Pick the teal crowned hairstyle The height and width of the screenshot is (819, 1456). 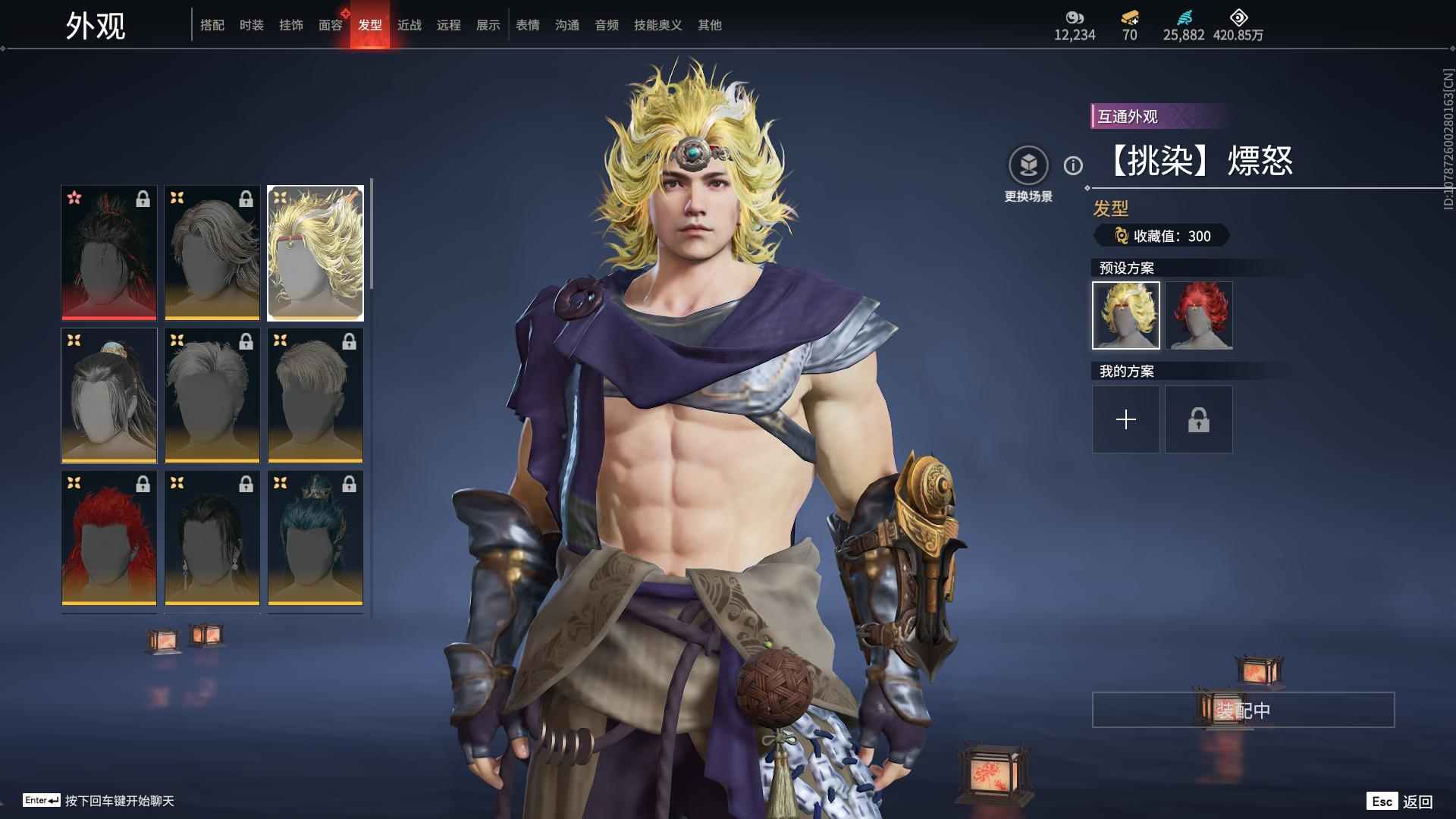[315, 538]
